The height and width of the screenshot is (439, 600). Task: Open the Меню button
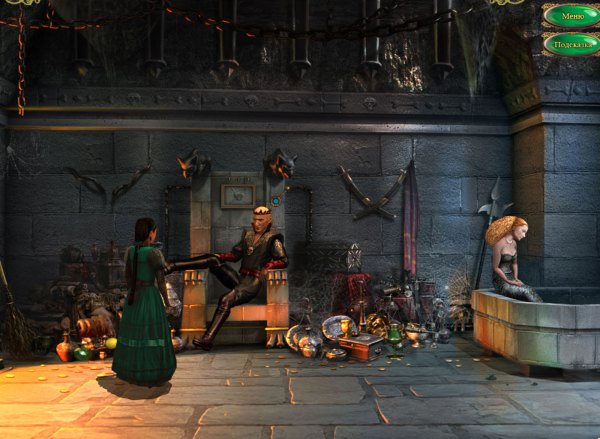point(571,16)
